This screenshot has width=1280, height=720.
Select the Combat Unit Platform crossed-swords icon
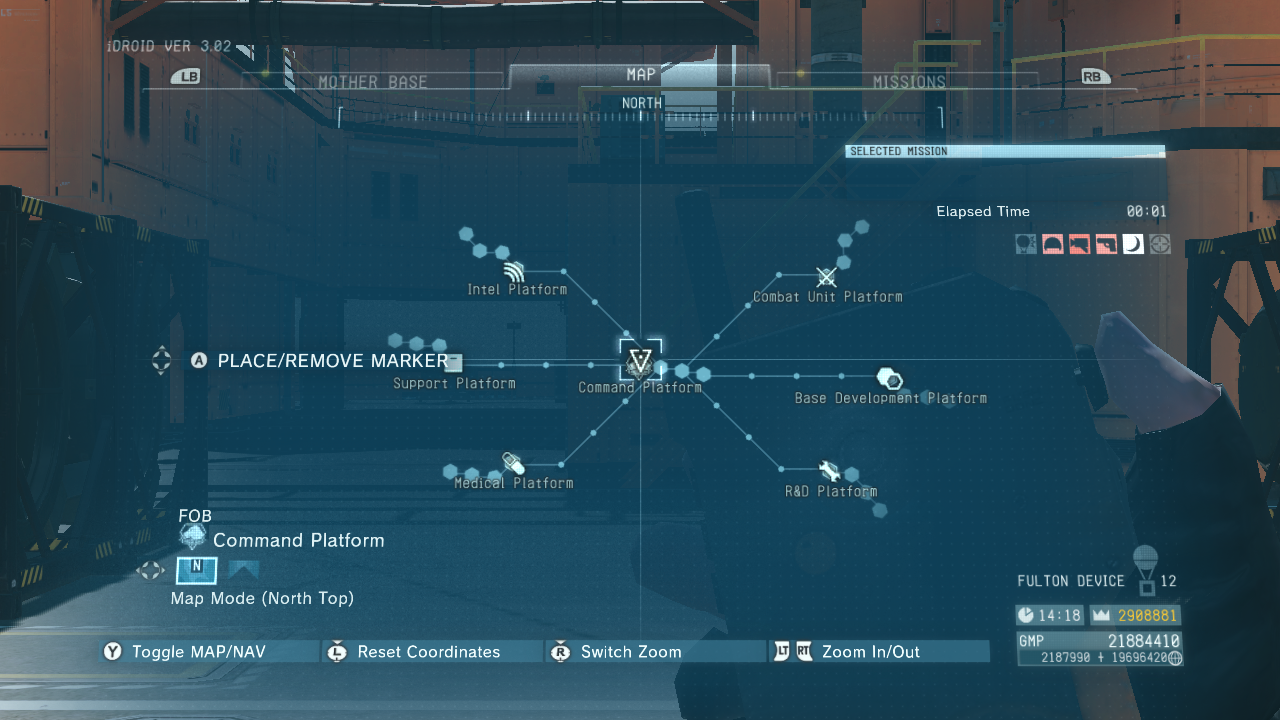click(x=827, y=276)
